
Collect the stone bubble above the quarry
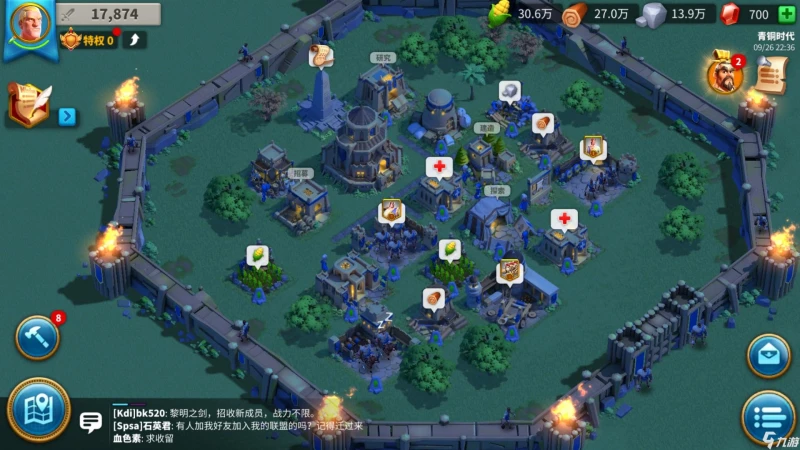(509, 91)
